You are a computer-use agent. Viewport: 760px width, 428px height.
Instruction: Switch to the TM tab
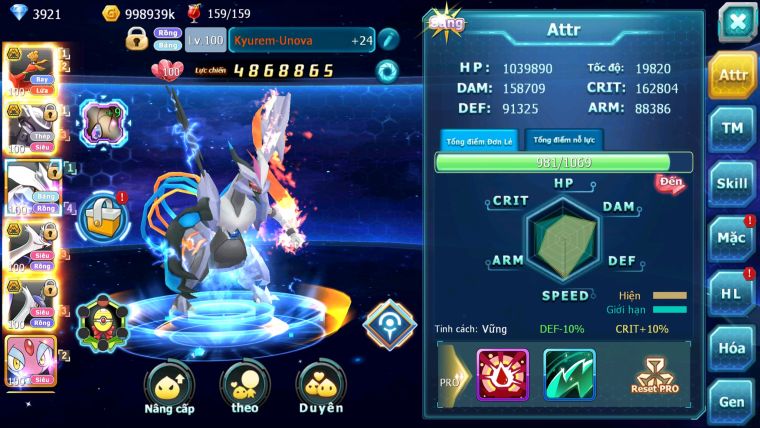[732, 128]
